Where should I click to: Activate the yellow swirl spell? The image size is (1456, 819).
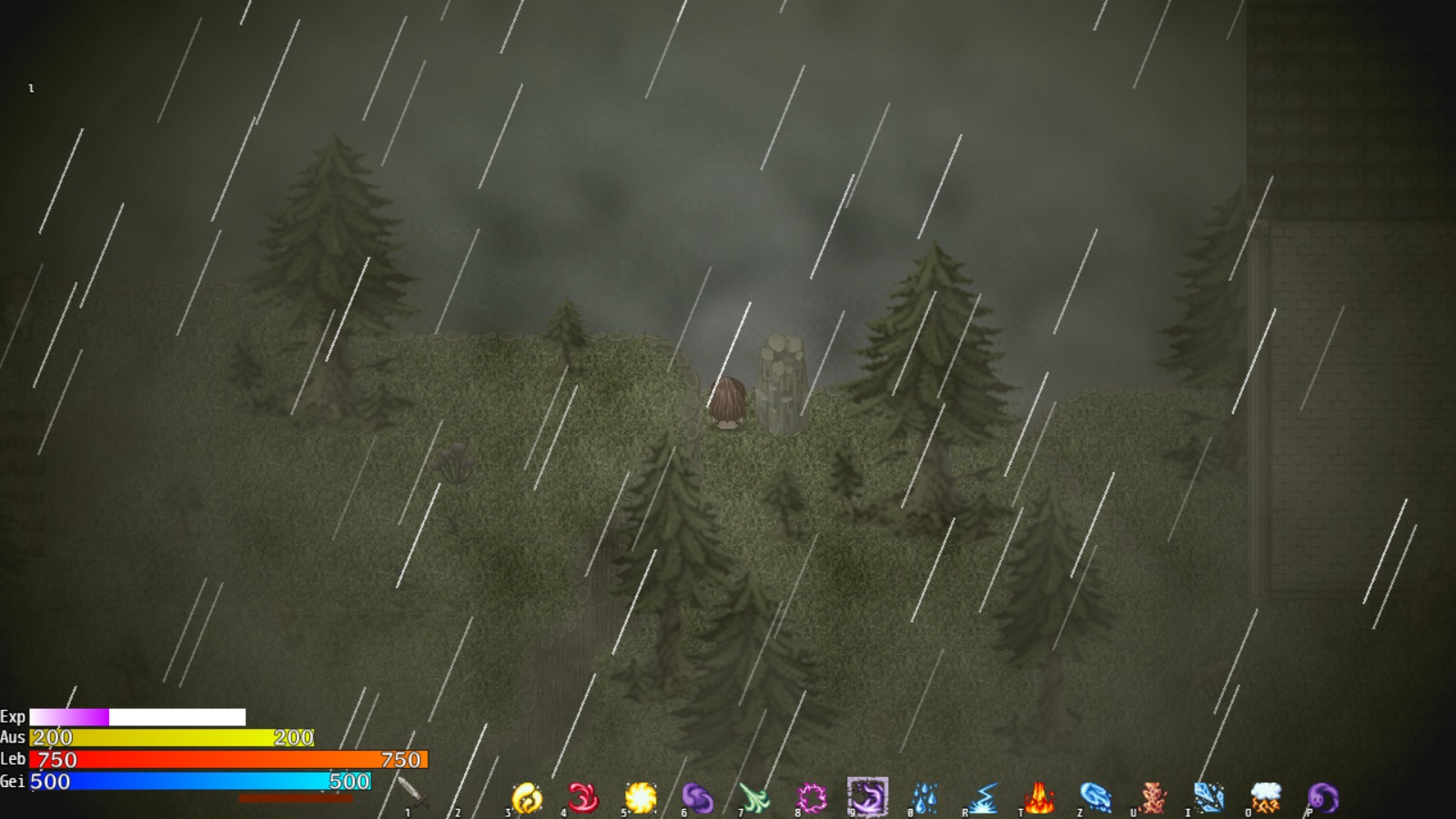click(527, 798)
